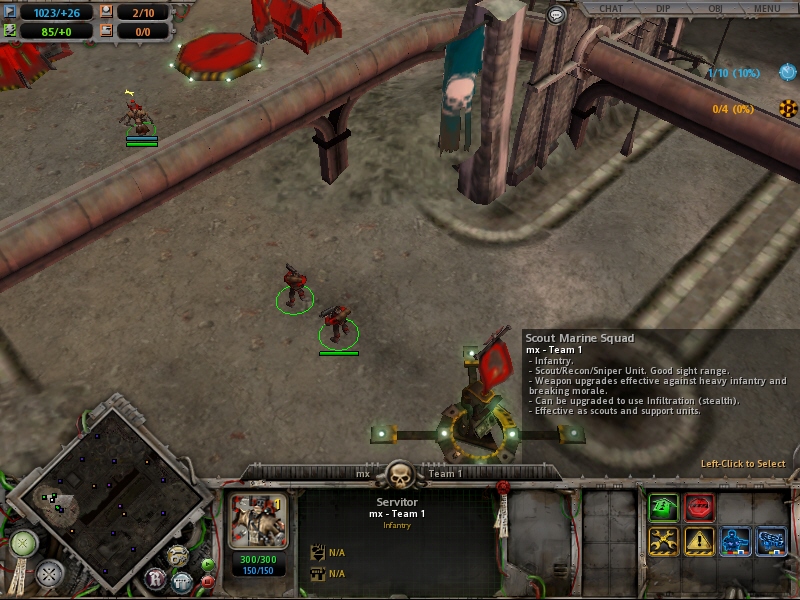
Task: Select the Servitor unit portrait
Action: pos(259,520)
